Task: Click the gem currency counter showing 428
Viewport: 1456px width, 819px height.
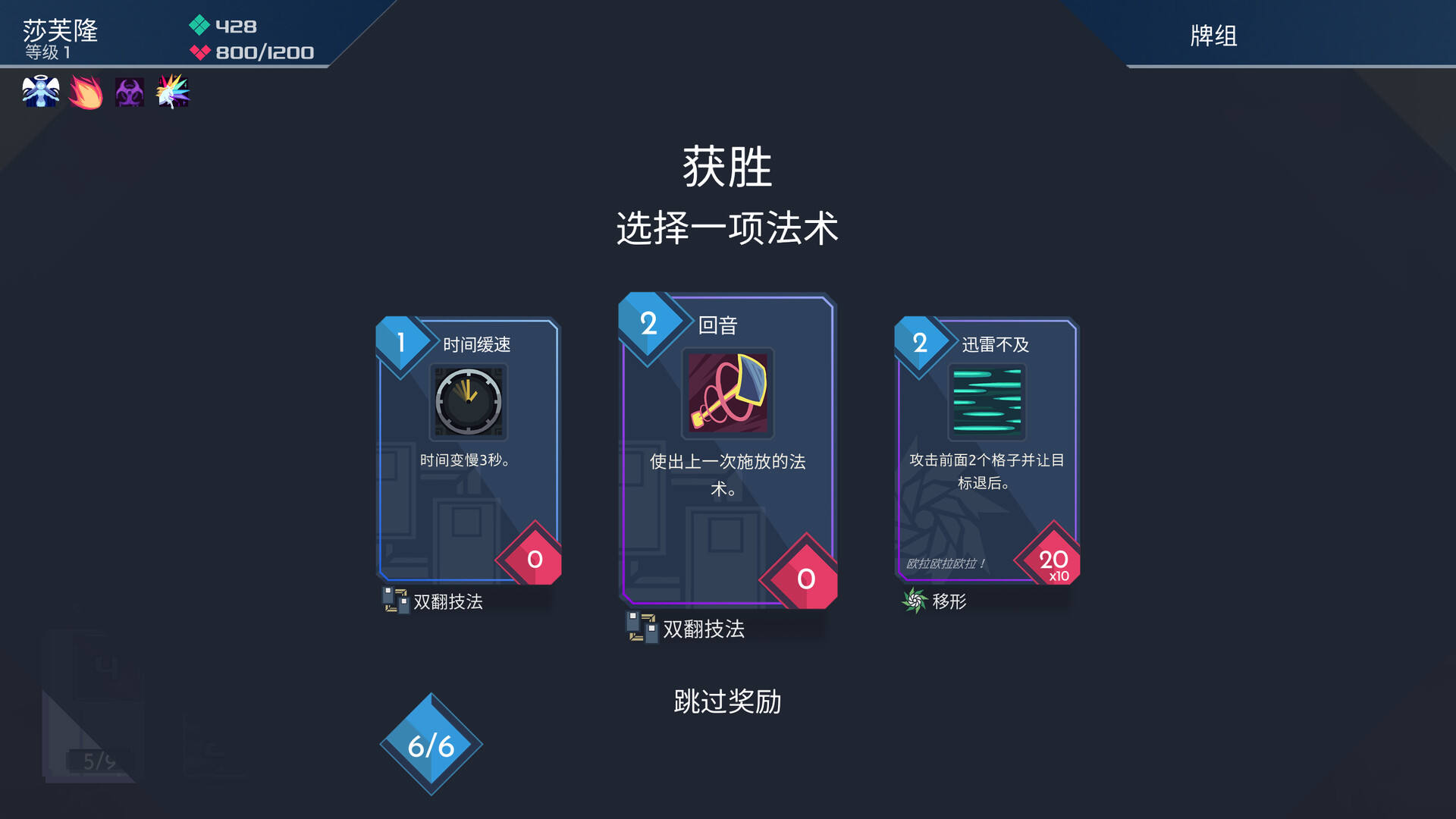Action: [x=235, y=25]
